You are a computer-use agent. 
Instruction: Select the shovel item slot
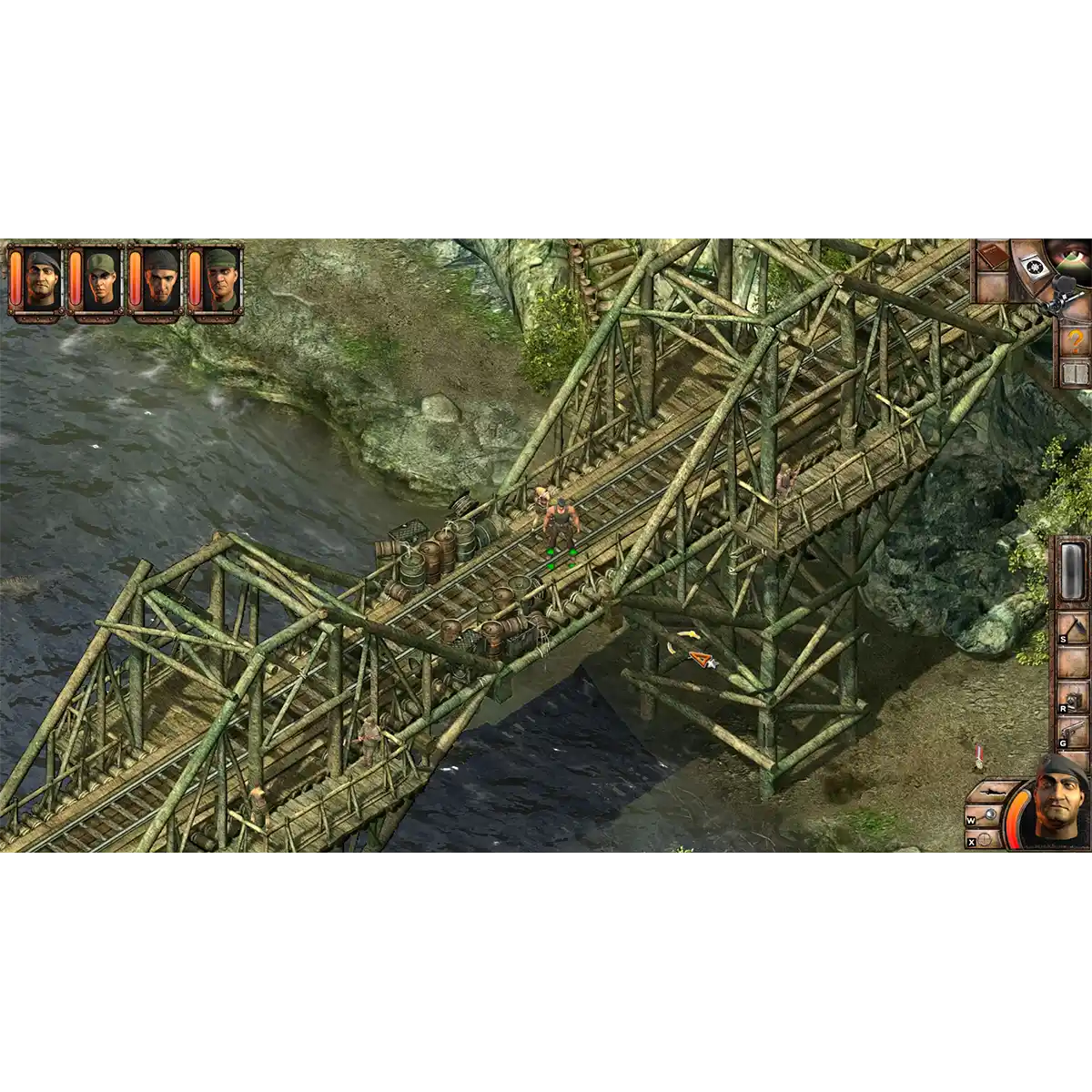pyautogui.click(x=1073, y=633)
